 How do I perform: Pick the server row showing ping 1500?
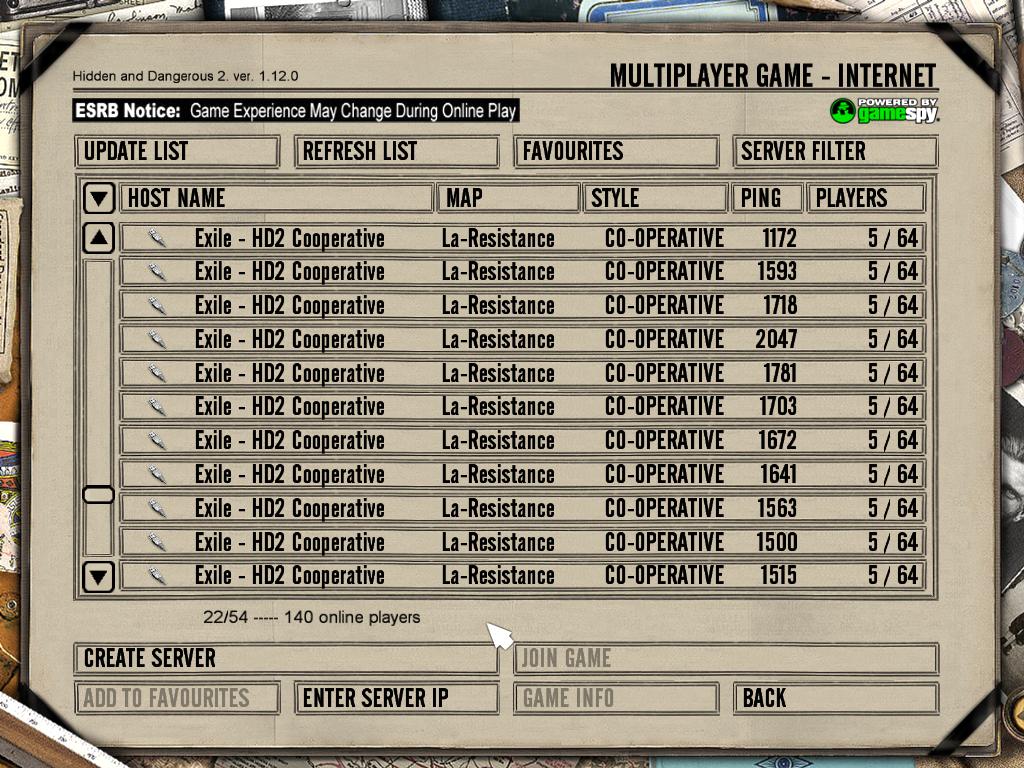click(x=520, y=542)
